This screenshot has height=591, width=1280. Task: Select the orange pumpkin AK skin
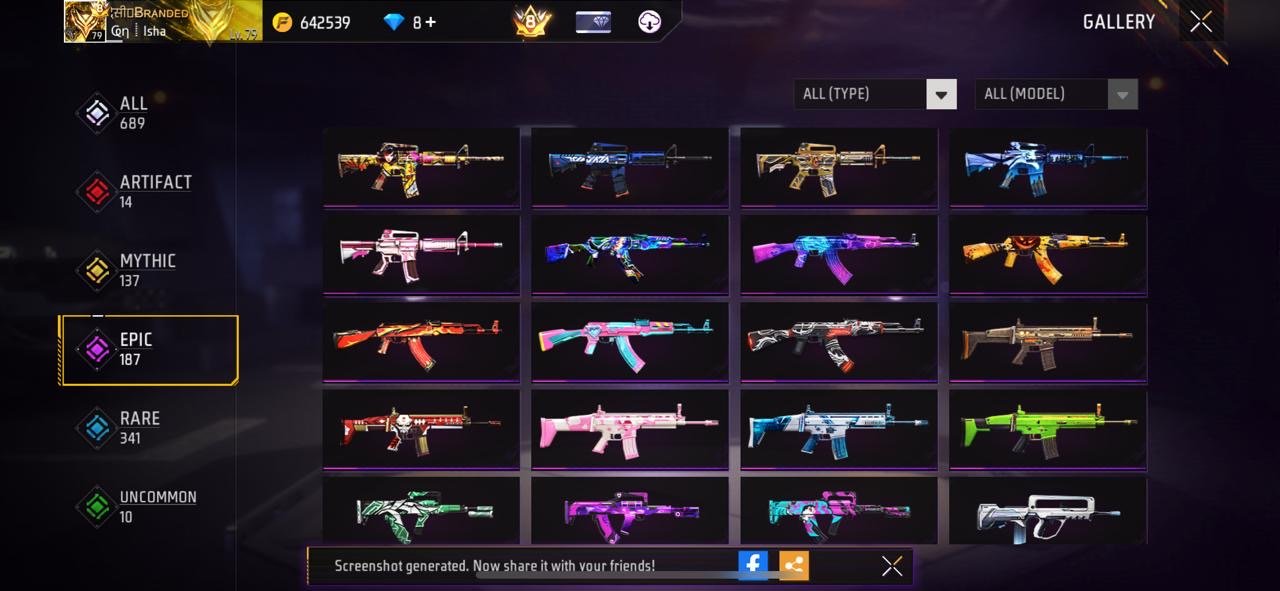coord(1048,253)
